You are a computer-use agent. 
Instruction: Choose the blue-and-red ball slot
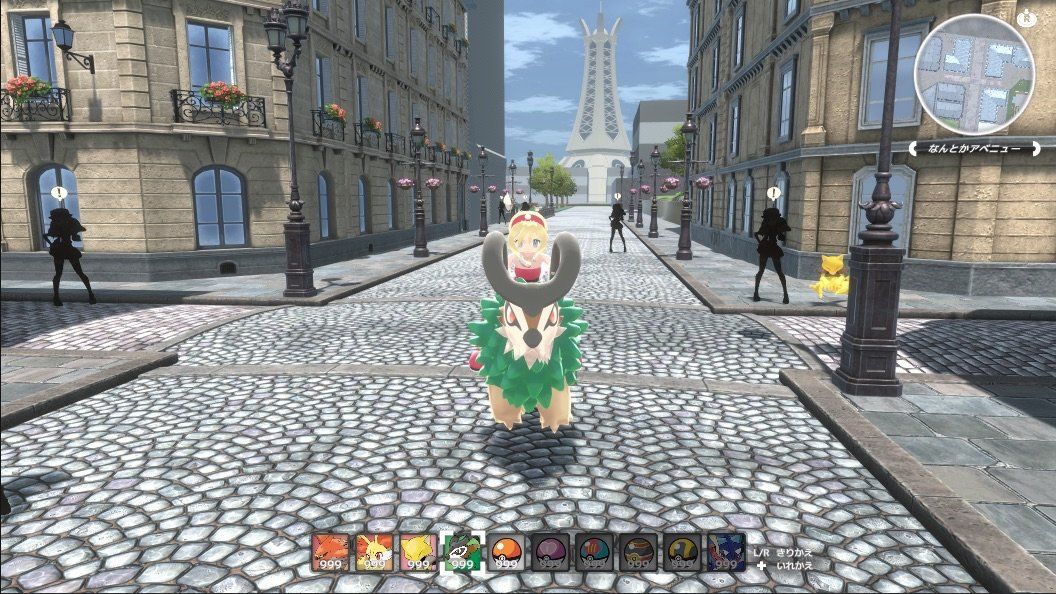[594, 552]
